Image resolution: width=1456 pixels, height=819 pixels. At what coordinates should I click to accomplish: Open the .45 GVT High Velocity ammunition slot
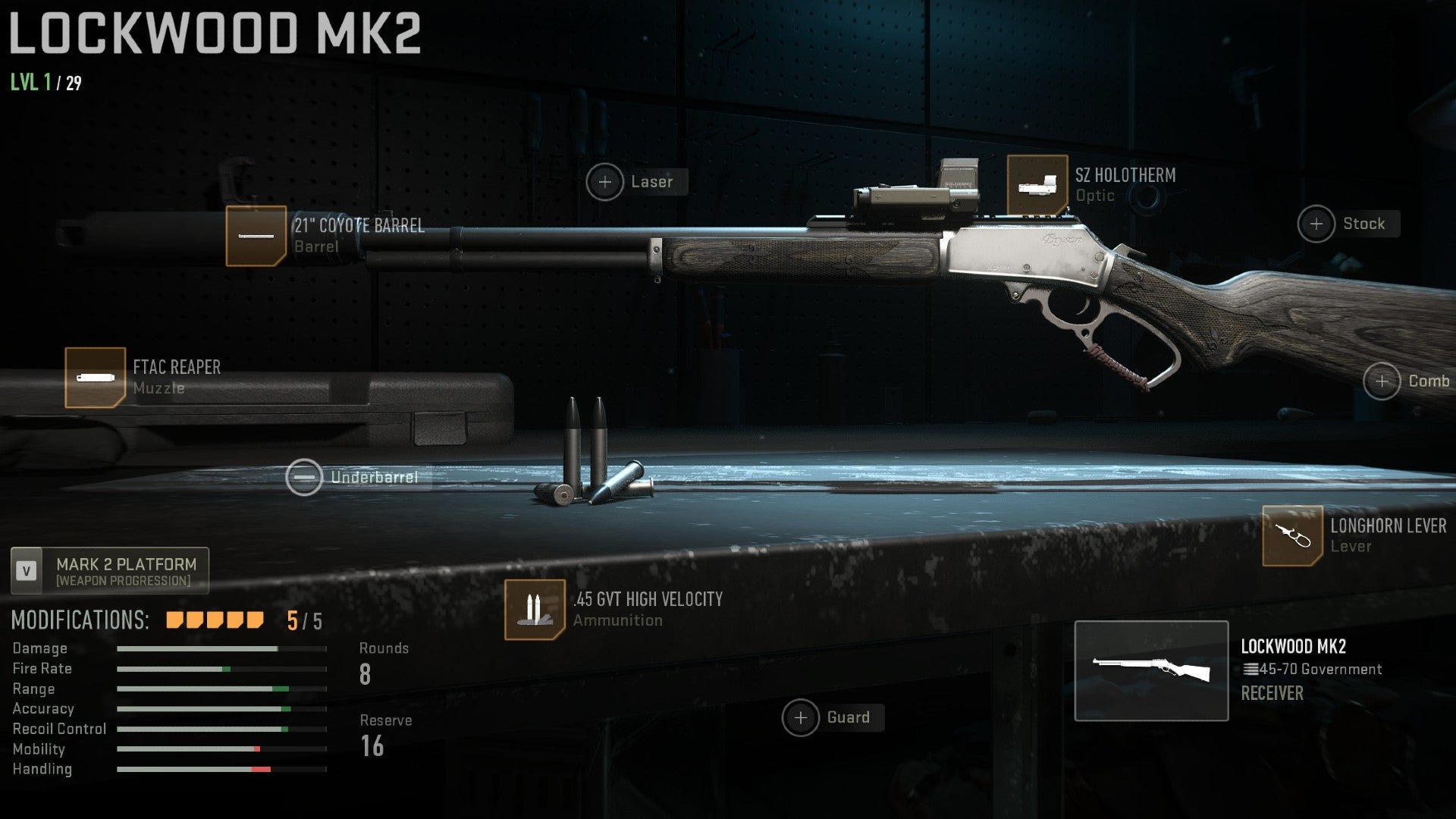(x=536, y=607)
